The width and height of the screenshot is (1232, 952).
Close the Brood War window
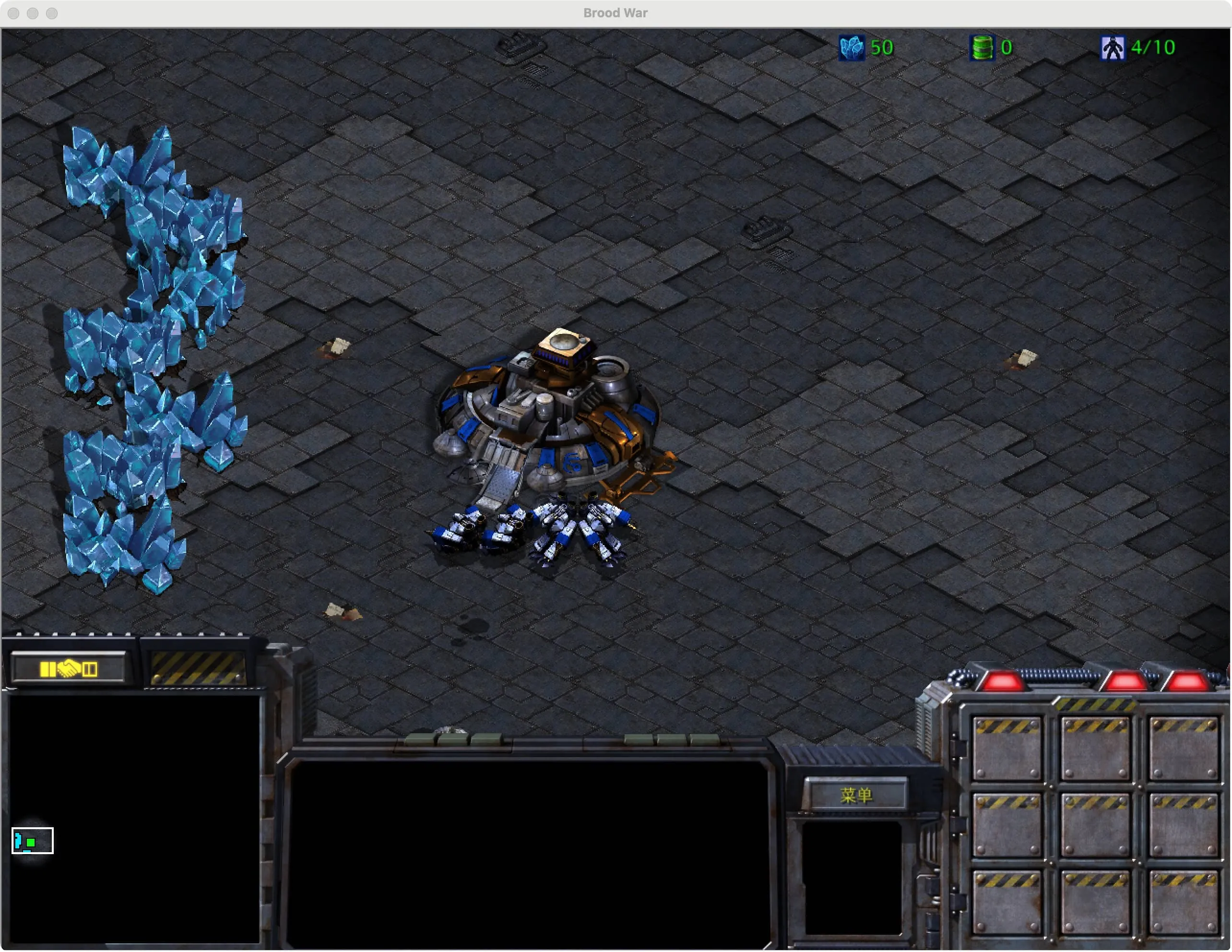[14, 13]
